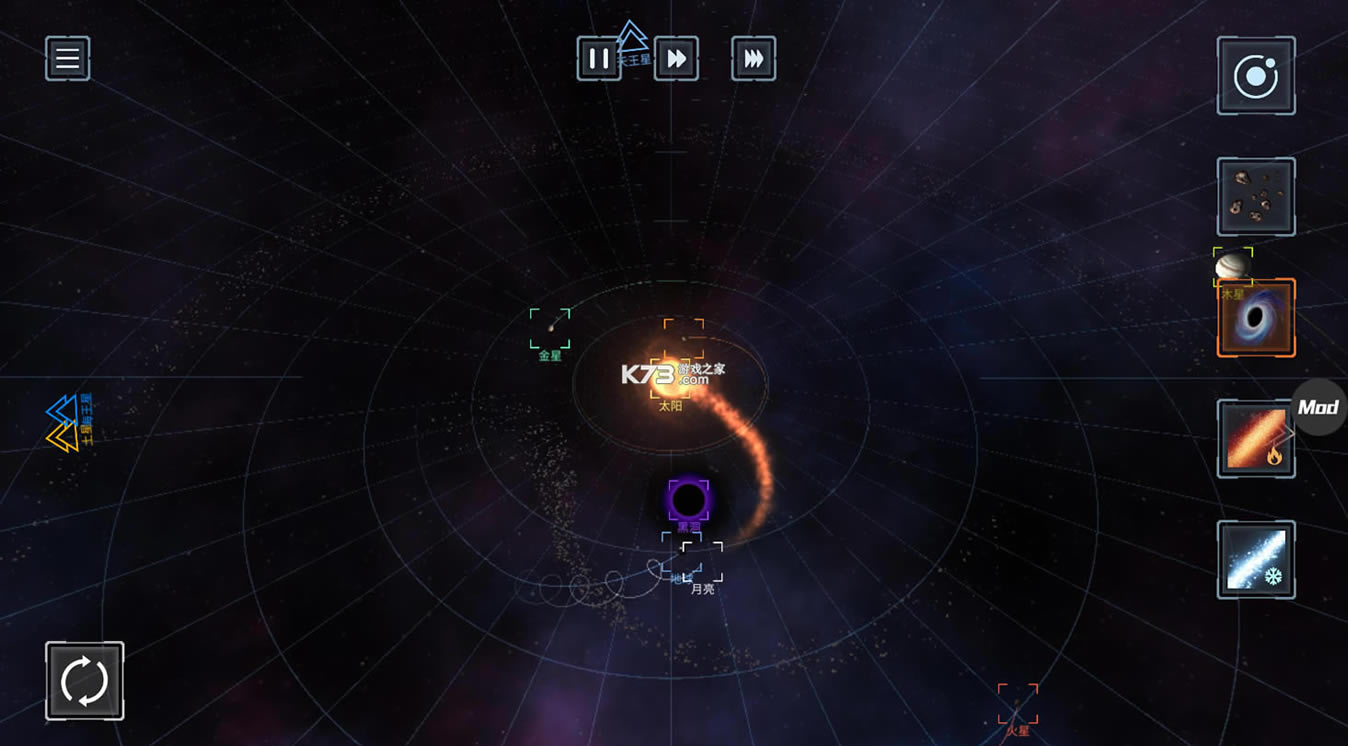
Task: Pause the simulation
Action: [x=598, y=59]
